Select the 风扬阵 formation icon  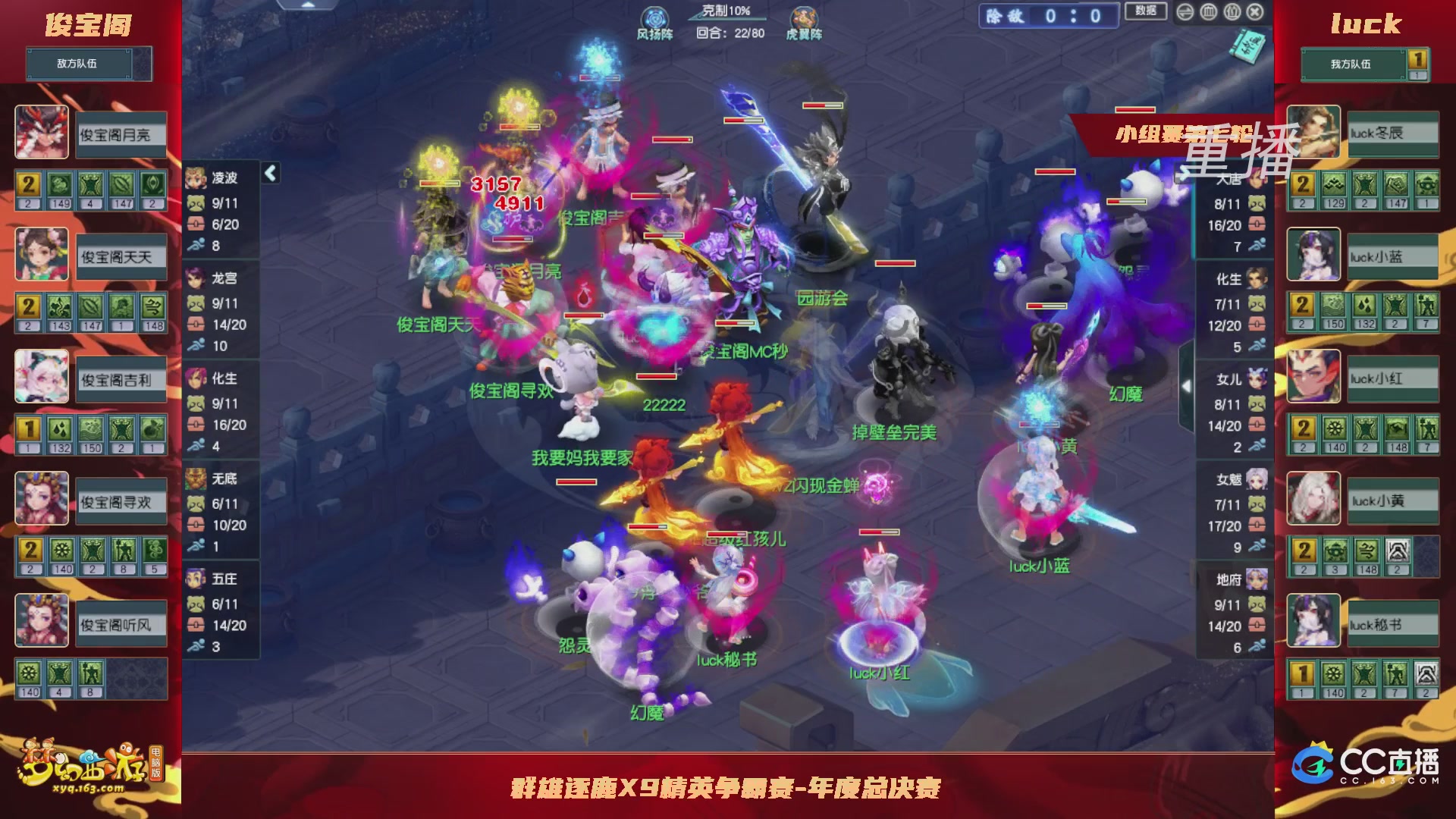pos(654,17)
